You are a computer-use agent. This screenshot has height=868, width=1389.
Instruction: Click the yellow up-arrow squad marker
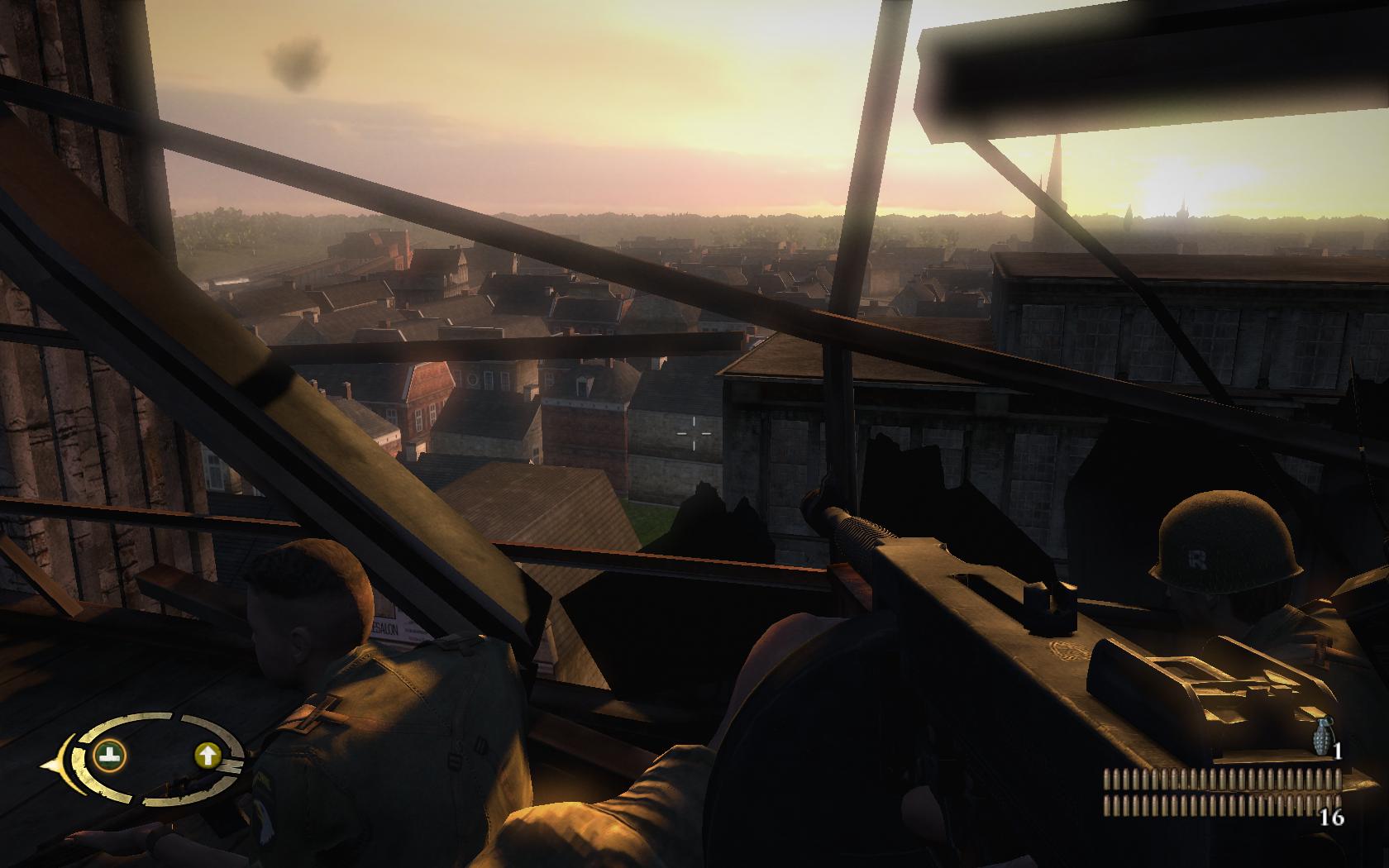coord(207,754)
